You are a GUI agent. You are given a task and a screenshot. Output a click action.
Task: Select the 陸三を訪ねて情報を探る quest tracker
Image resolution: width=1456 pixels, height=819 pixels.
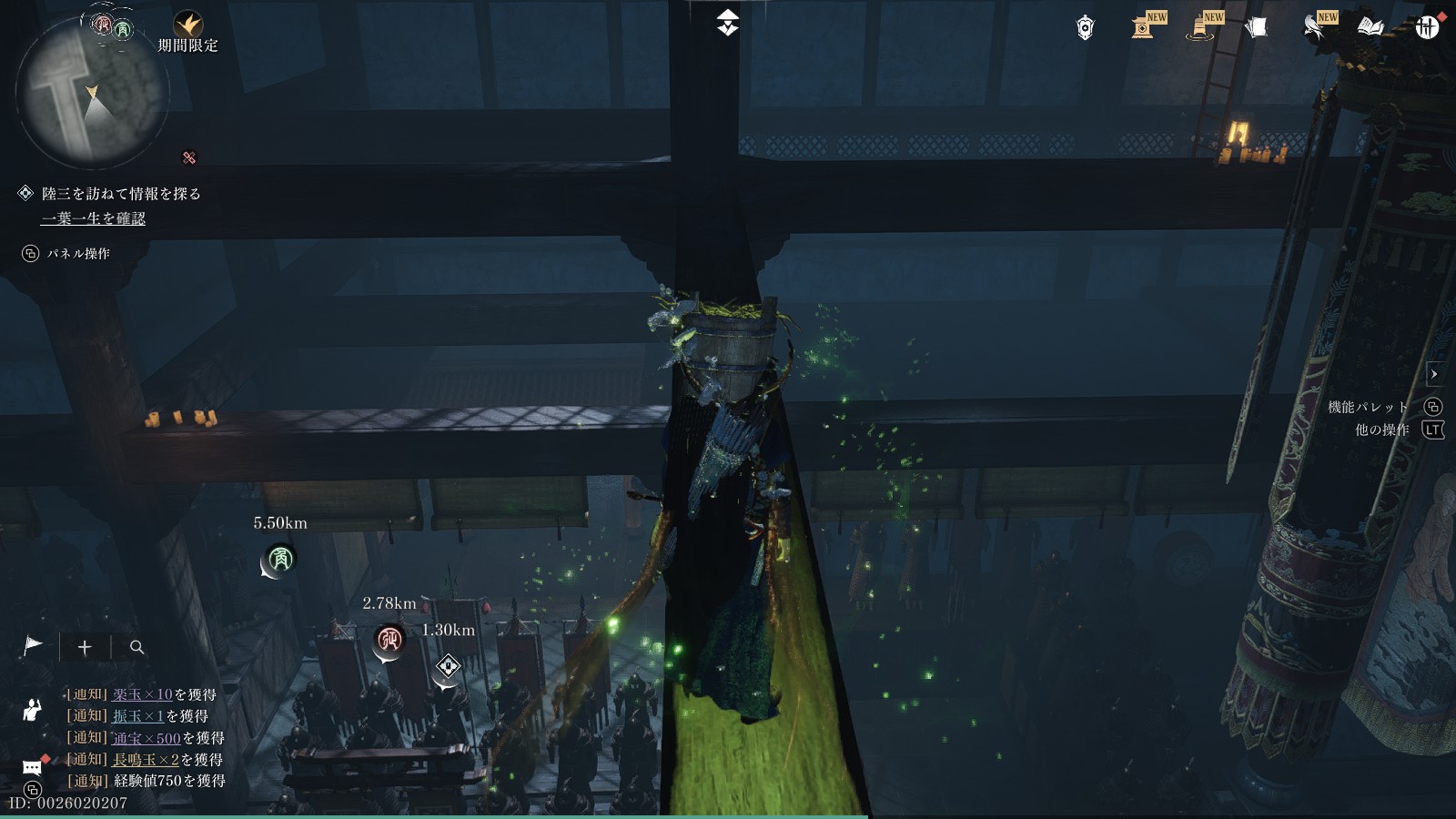121,194
